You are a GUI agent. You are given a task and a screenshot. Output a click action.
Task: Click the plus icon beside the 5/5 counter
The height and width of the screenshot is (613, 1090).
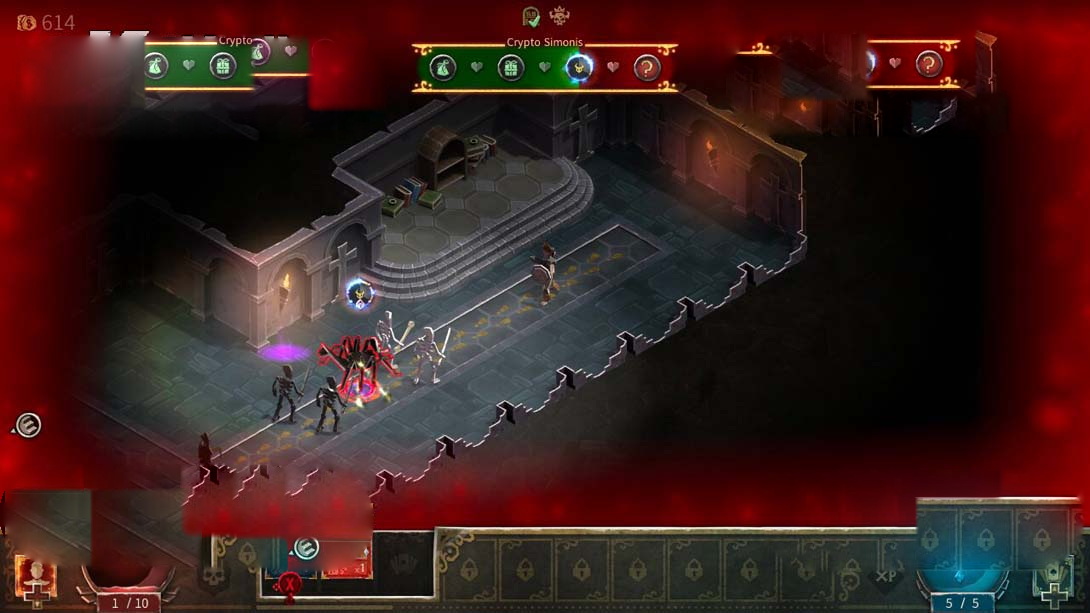pyautogui.click(x=1054, y=595)
